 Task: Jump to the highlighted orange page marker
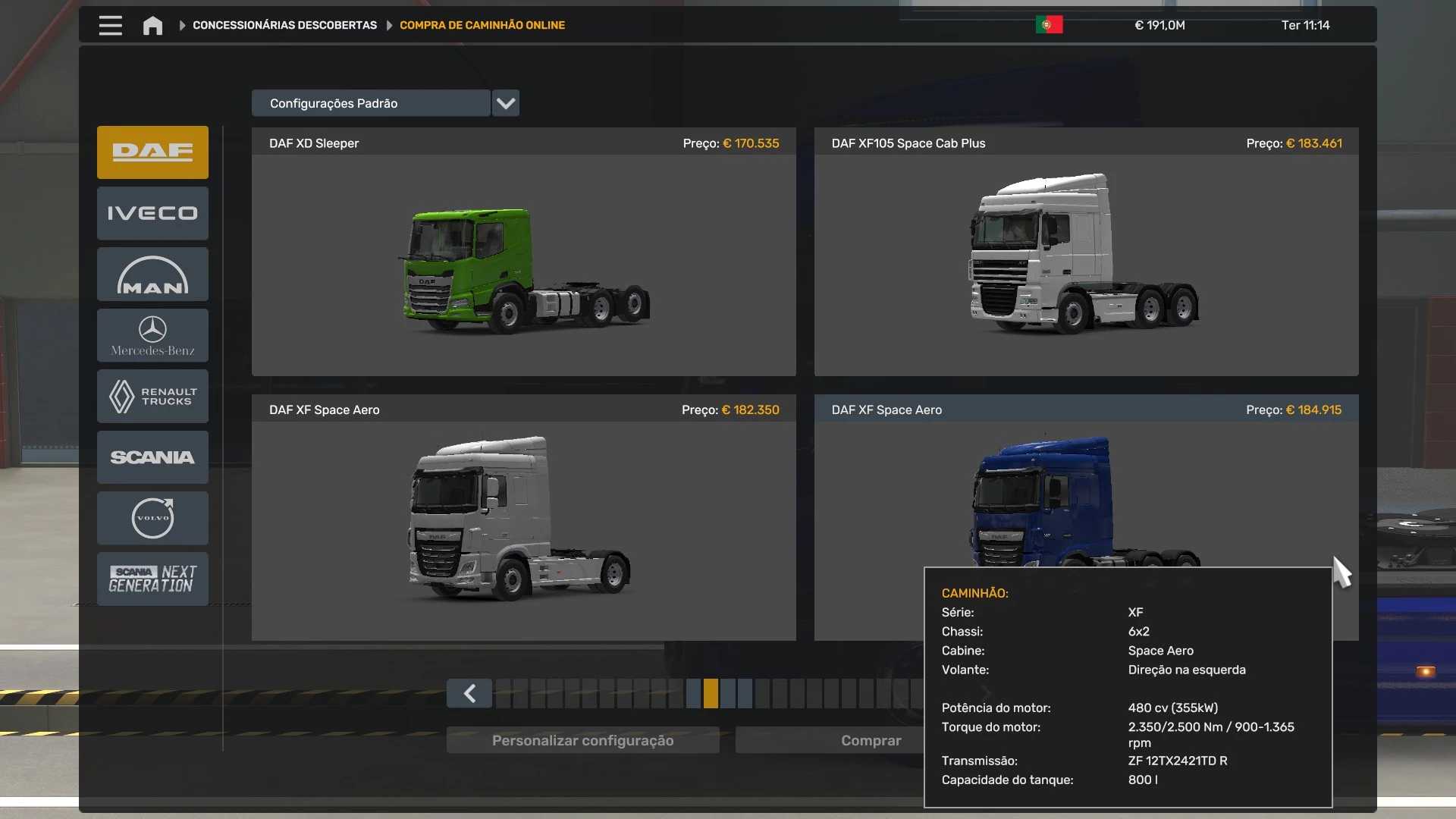[711, 693]
